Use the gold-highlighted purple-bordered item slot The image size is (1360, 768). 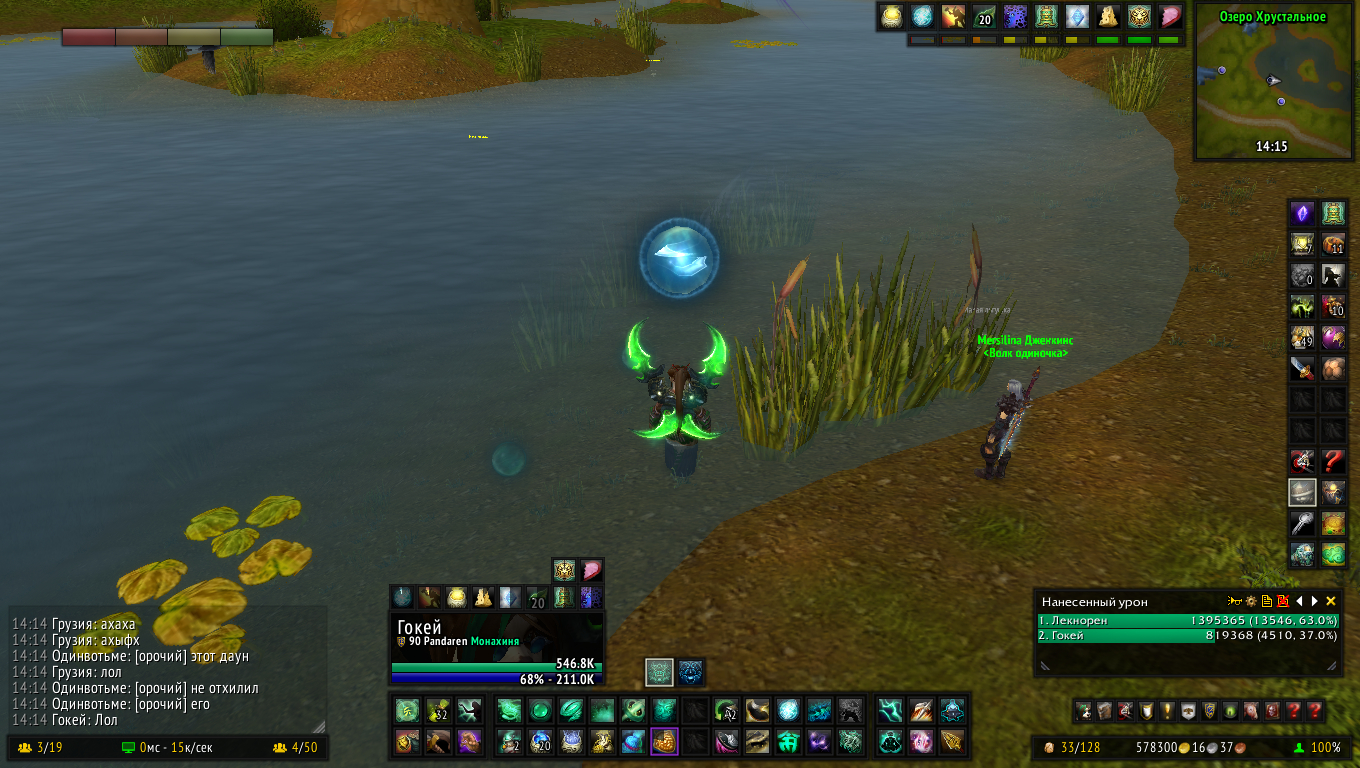[664, 741]
